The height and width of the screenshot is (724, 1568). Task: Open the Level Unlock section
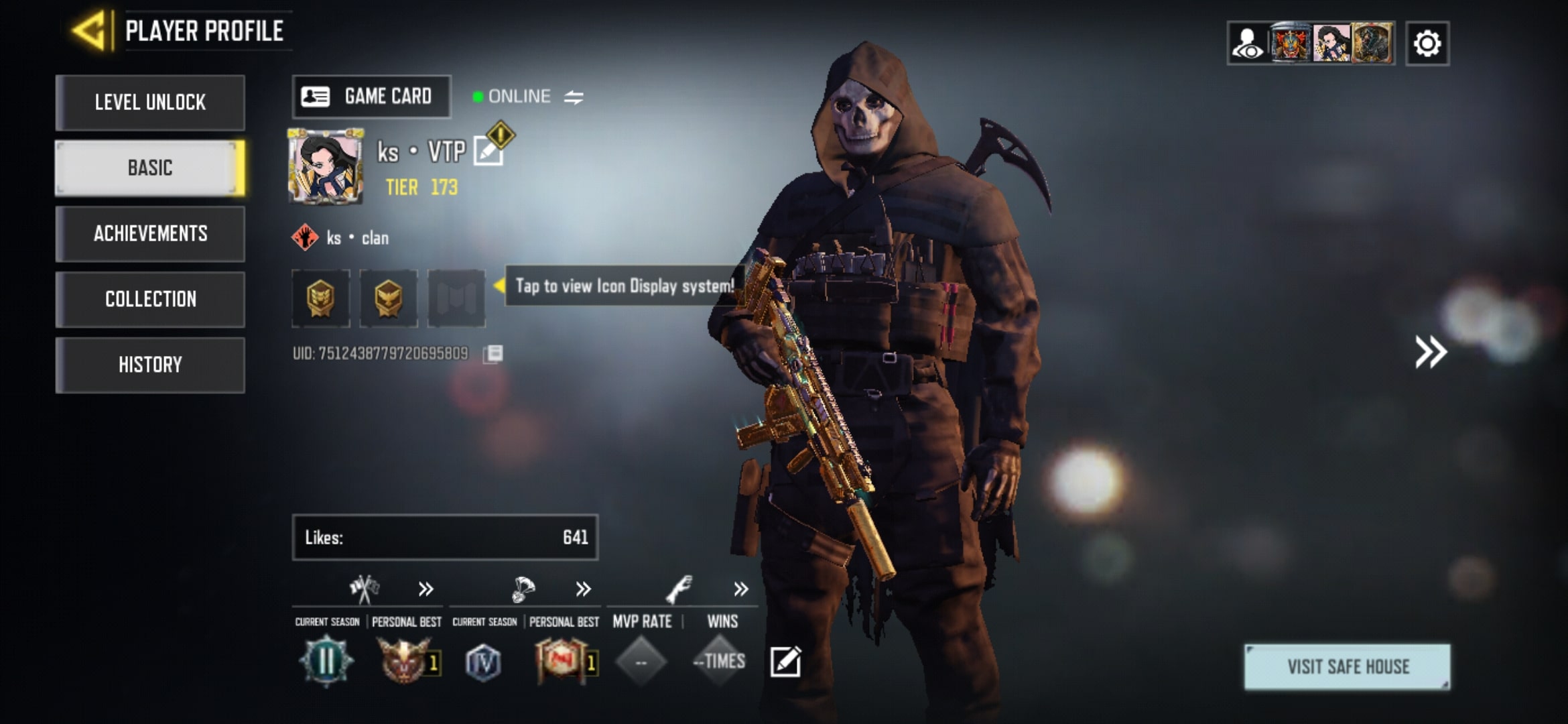click(150, 103)
